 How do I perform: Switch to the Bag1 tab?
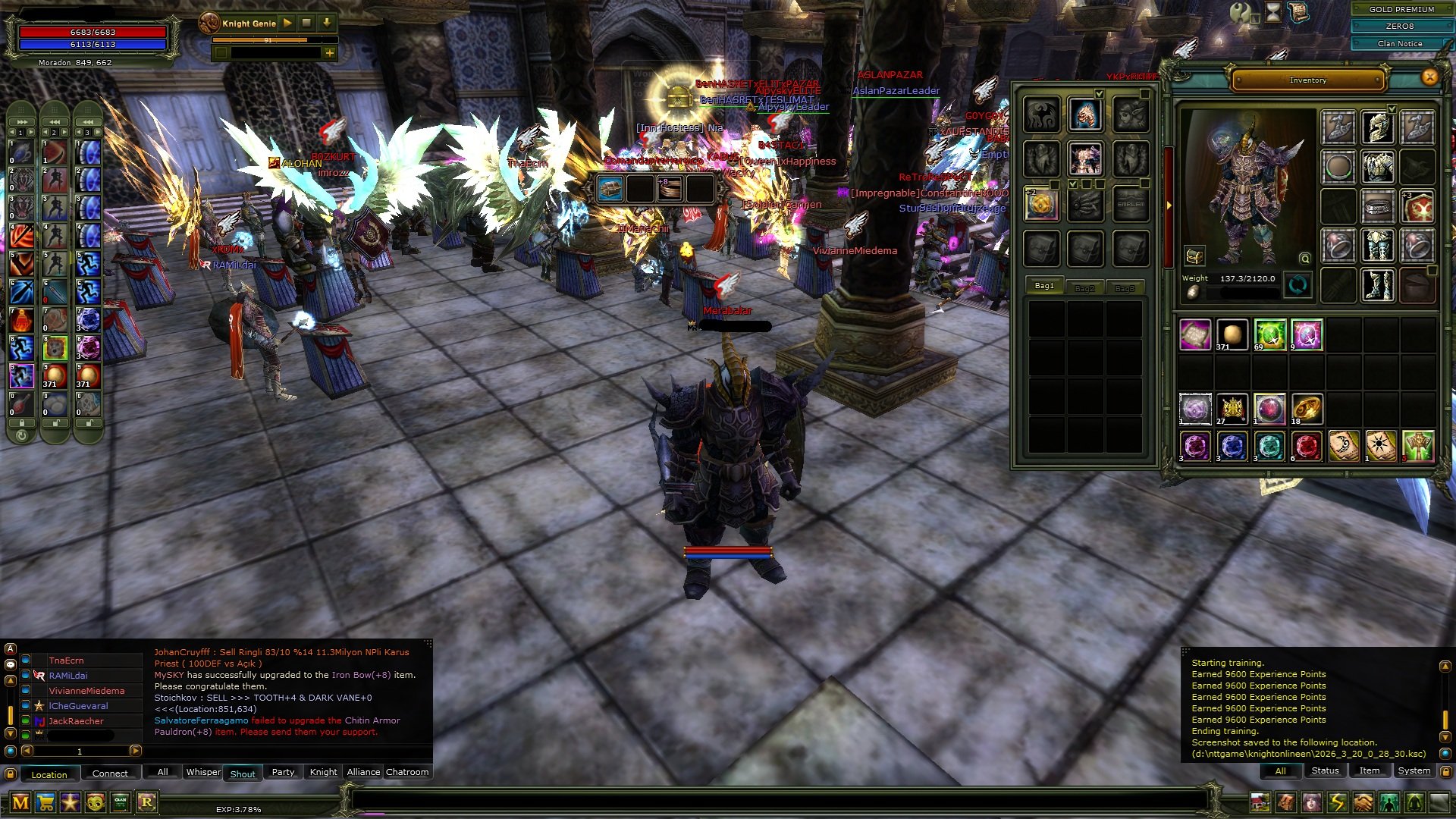[1044, 286]
